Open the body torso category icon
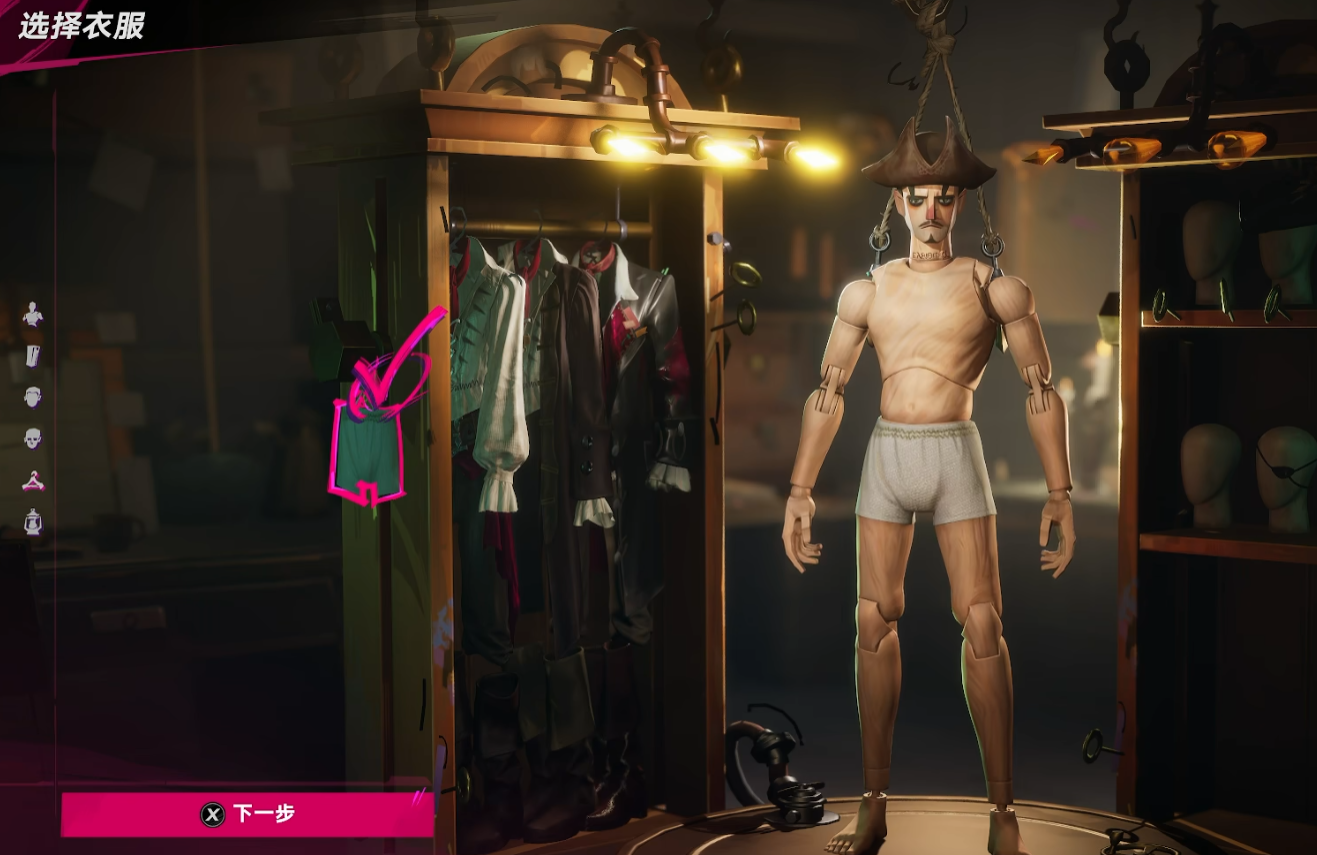This screenshot has height=855, width=1317. click(33, 314)
